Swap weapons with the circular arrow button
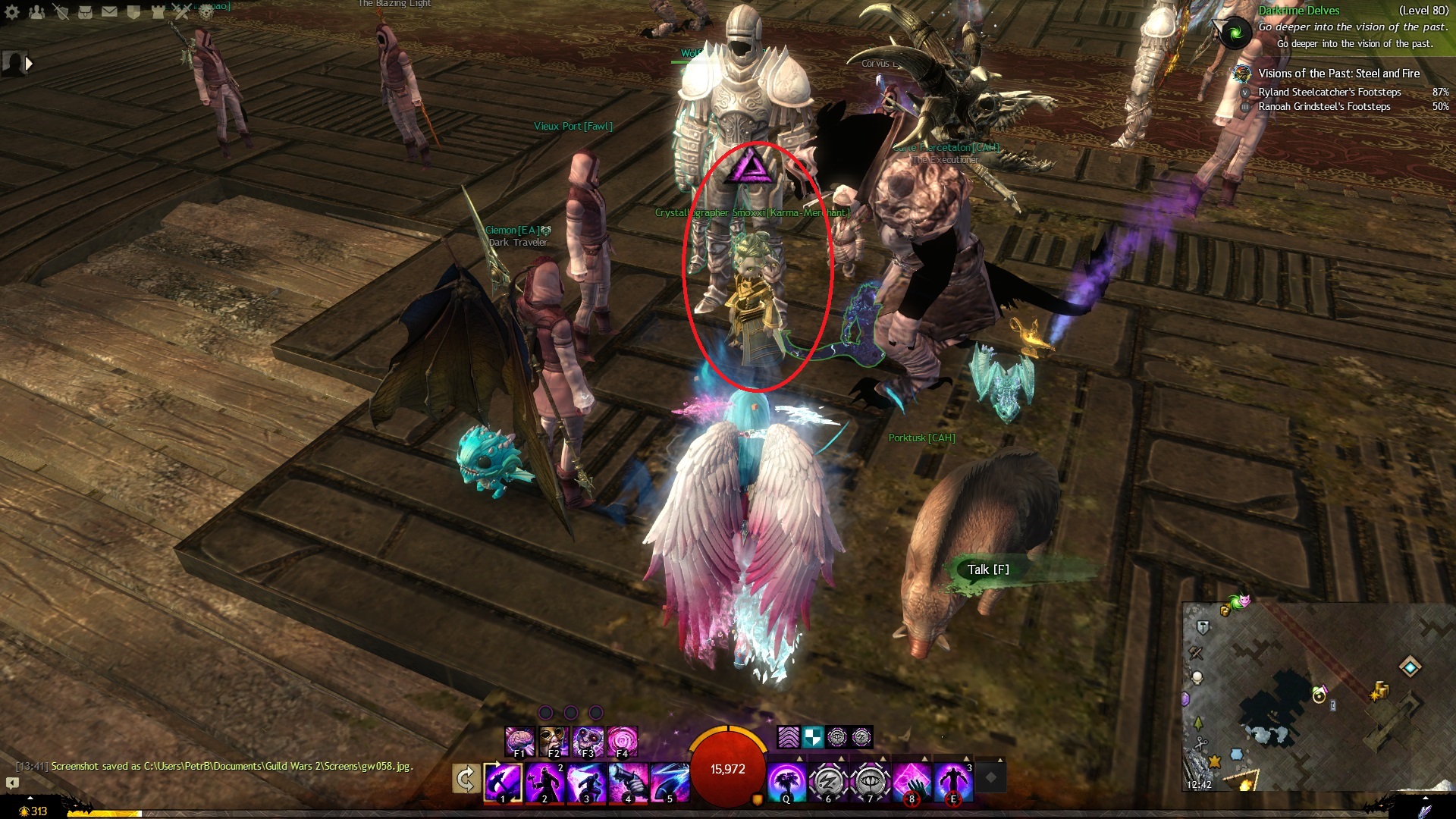 (466, 779)
